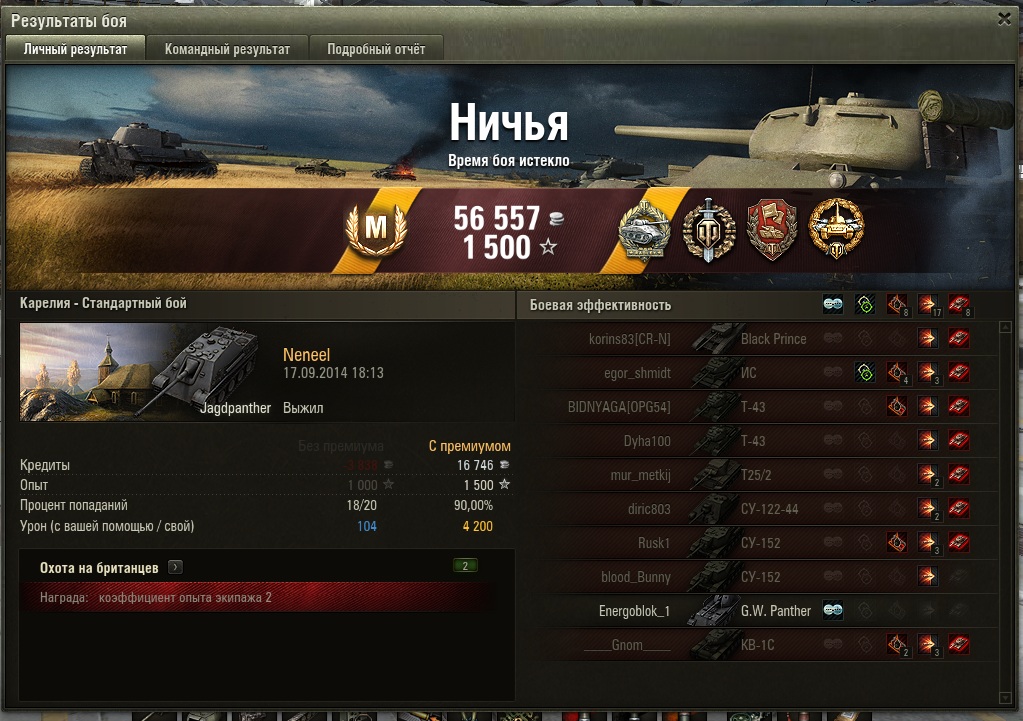1023x721 pixels.
Task: Close the battle results window
Action: click(x=1004, y=18)
